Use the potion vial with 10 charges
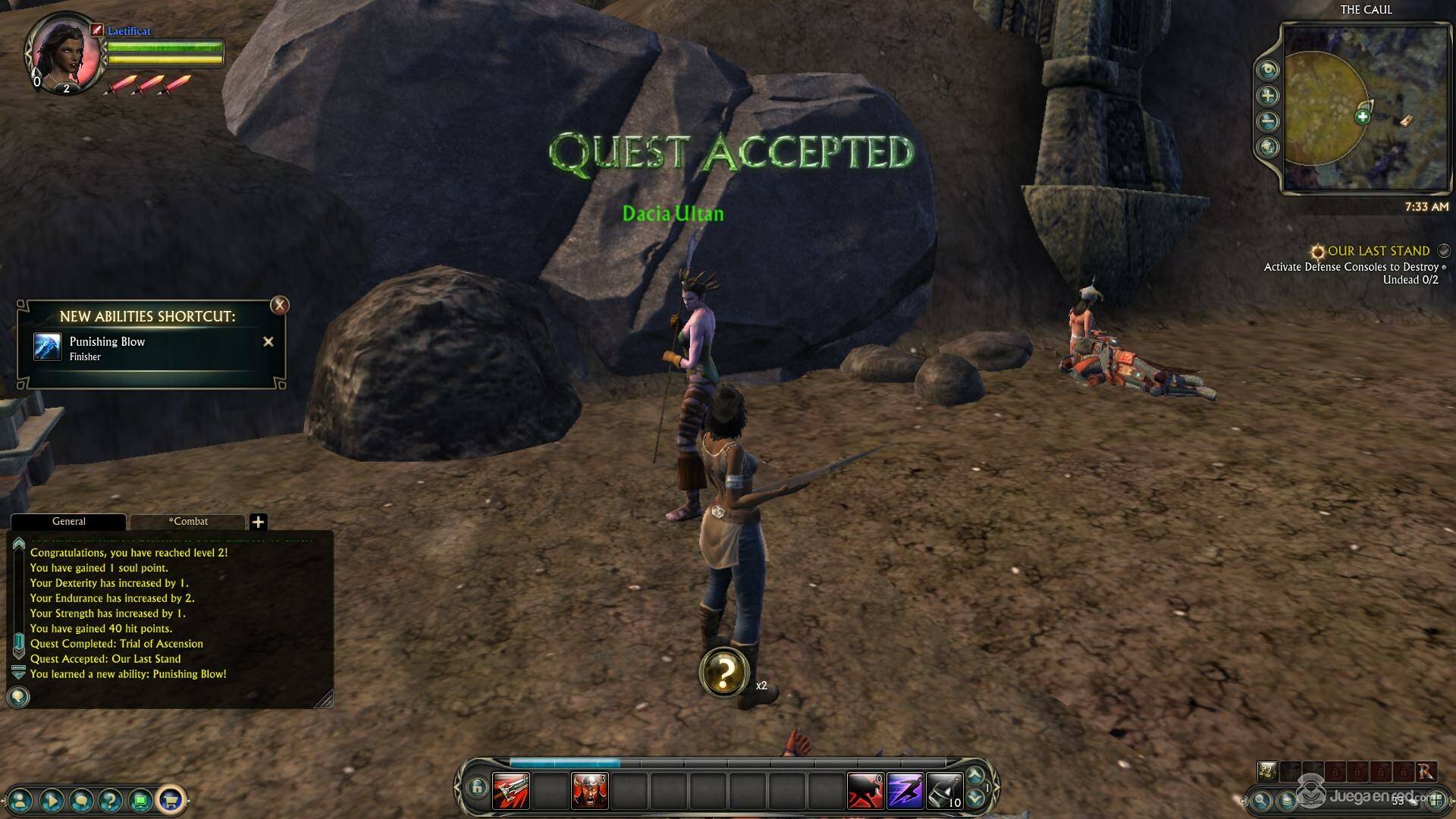This screenshot has width=1456, height=819. point(944,791)
